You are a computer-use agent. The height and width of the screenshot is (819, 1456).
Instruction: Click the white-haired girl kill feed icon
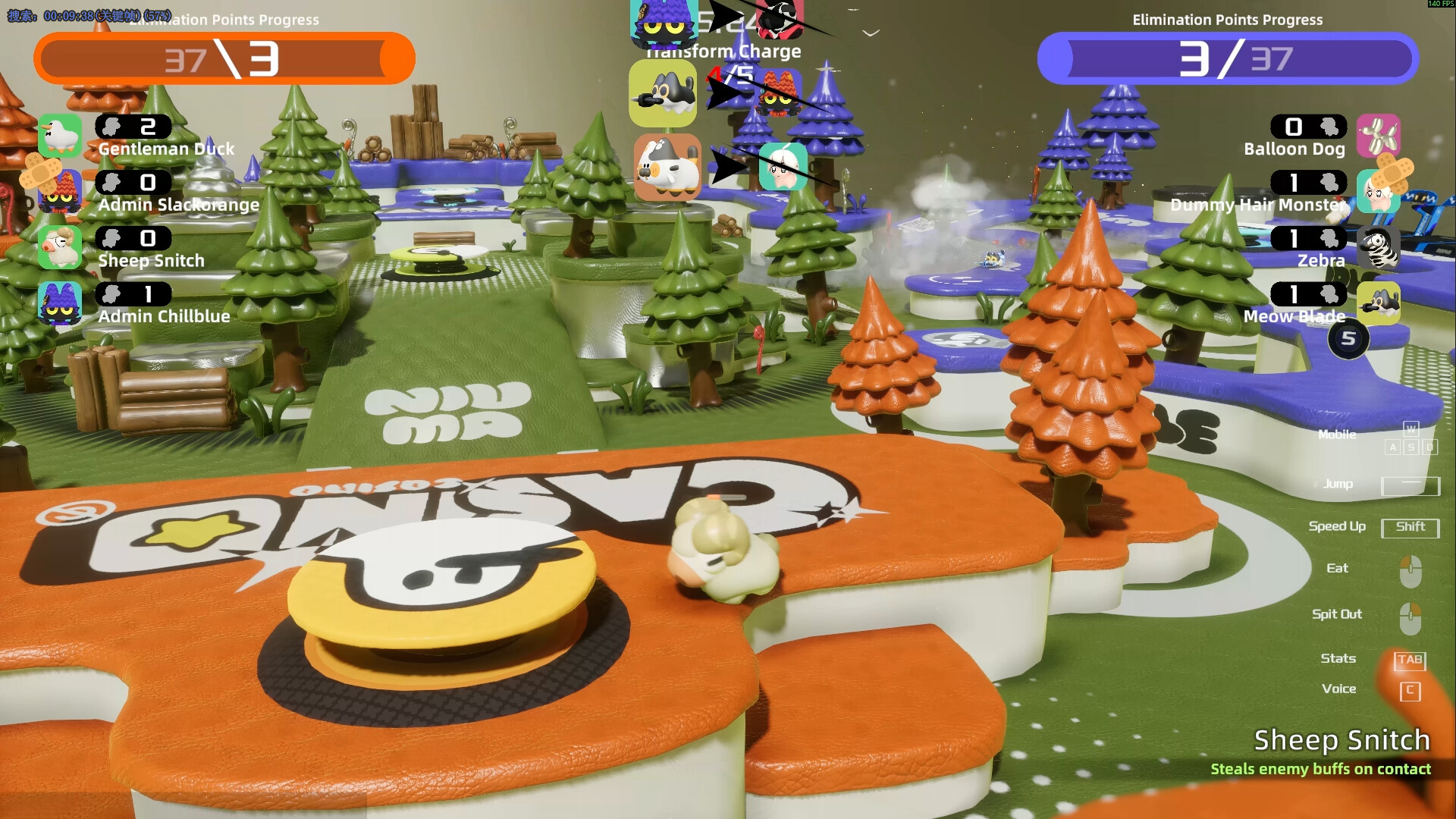(783, 167)
